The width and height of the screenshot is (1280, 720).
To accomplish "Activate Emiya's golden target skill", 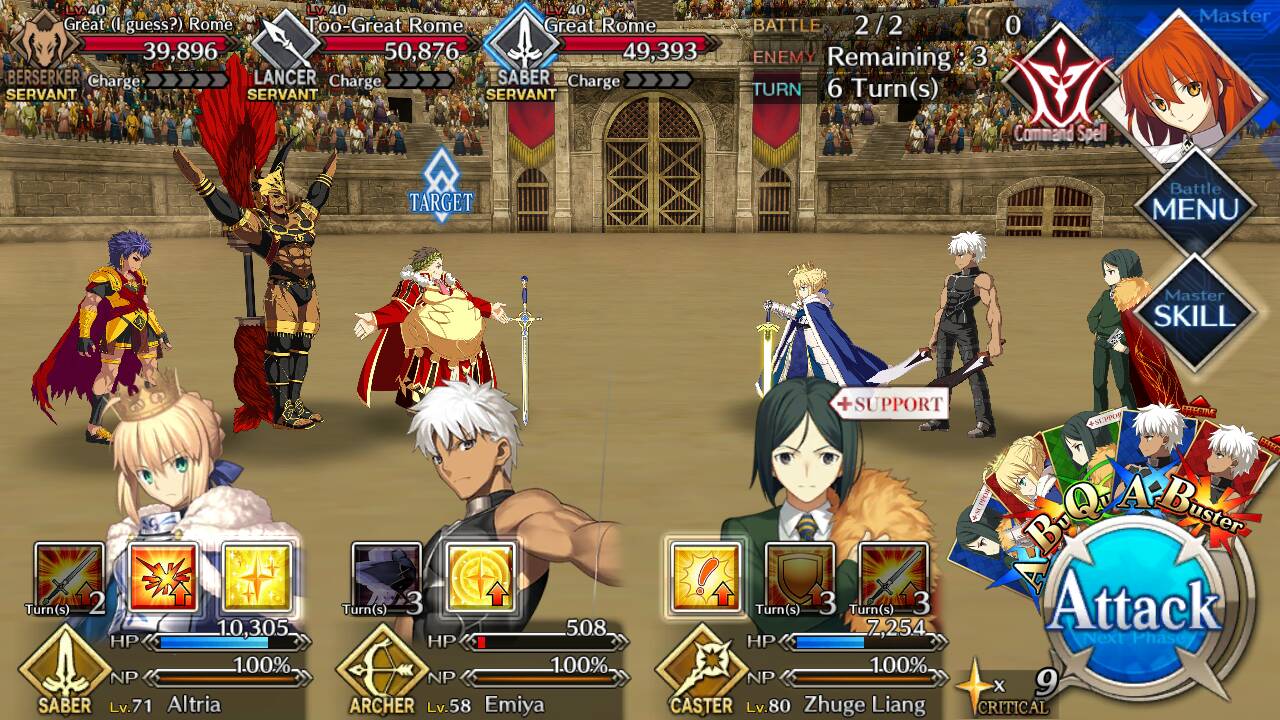I will [x=481, y=578].
